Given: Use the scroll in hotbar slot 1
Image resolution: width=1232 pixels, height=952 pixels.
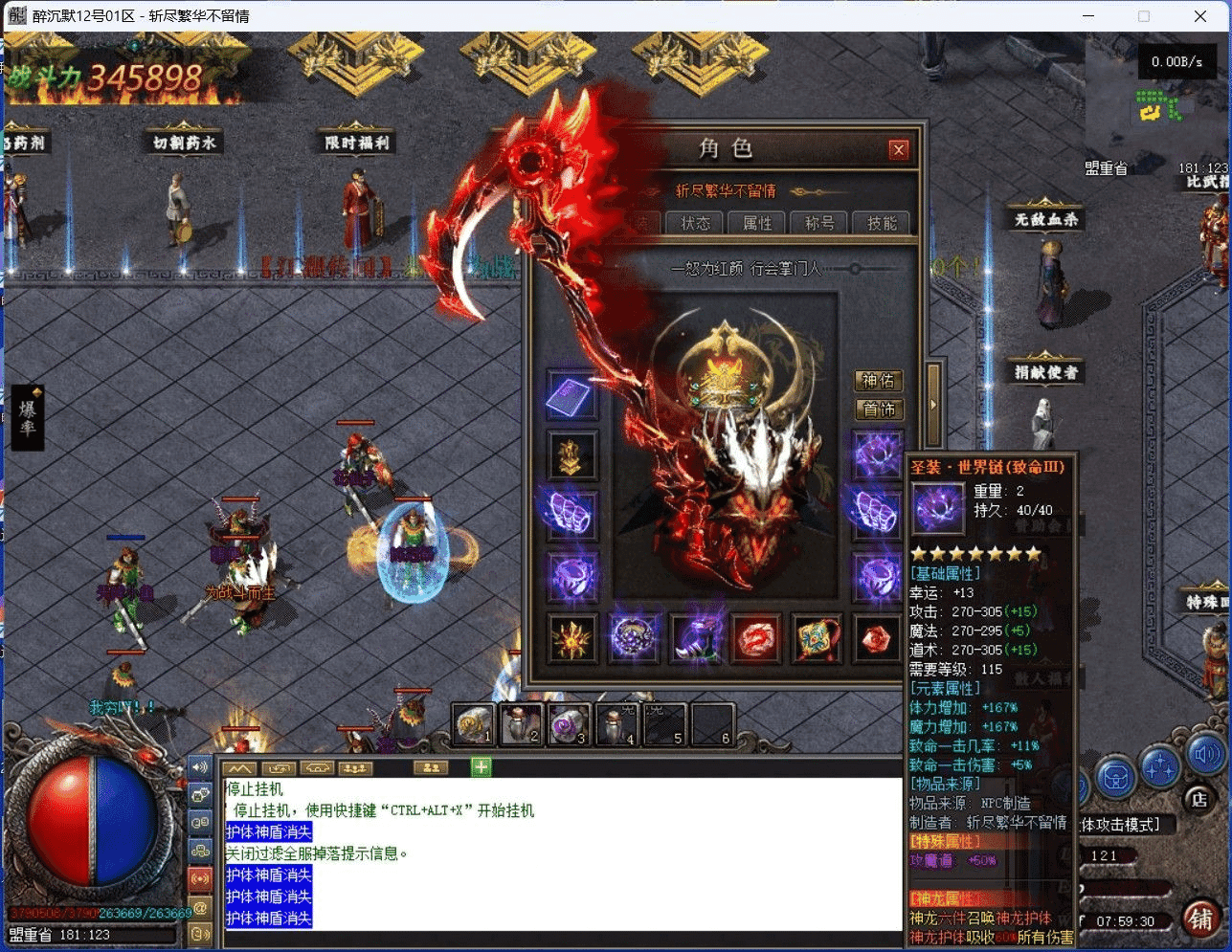Looking at the screenshot, I should point(473,725).
